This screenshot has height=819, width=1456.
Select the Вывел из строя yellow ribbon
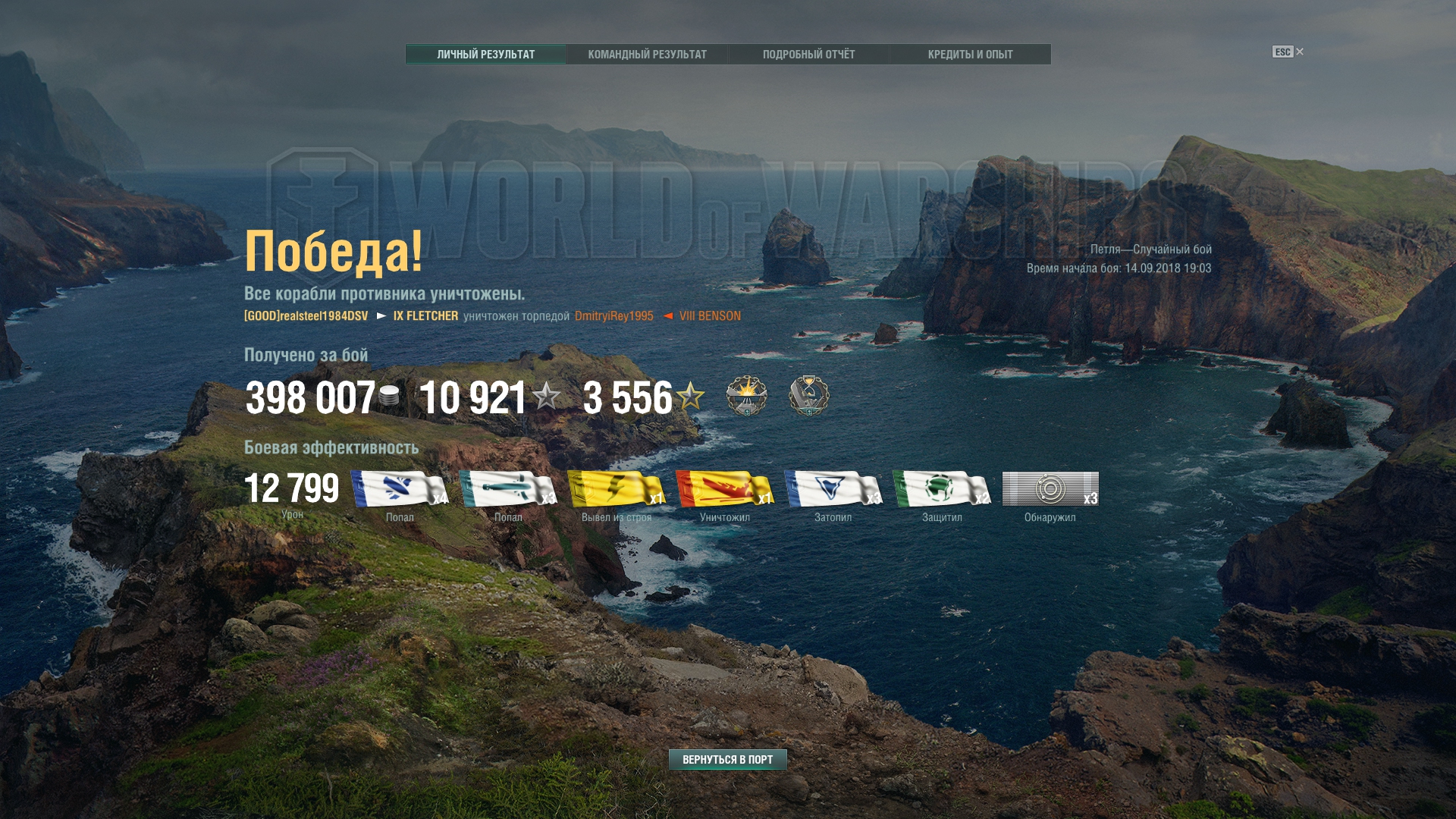616,489
